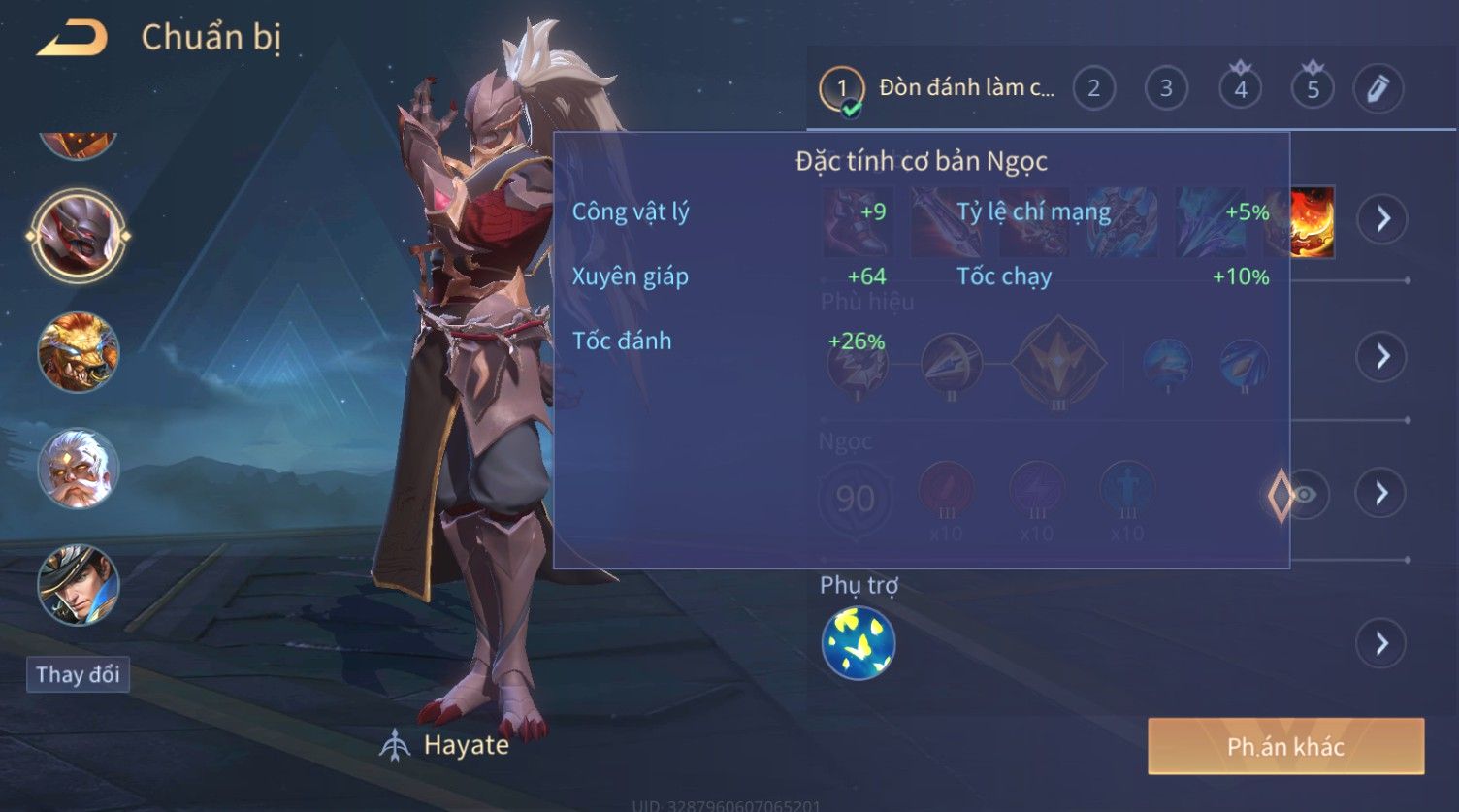The image size is (1459, 812).
Task: Expand the Phù hiệu section arrow
Action: [x=1382, y=356]
